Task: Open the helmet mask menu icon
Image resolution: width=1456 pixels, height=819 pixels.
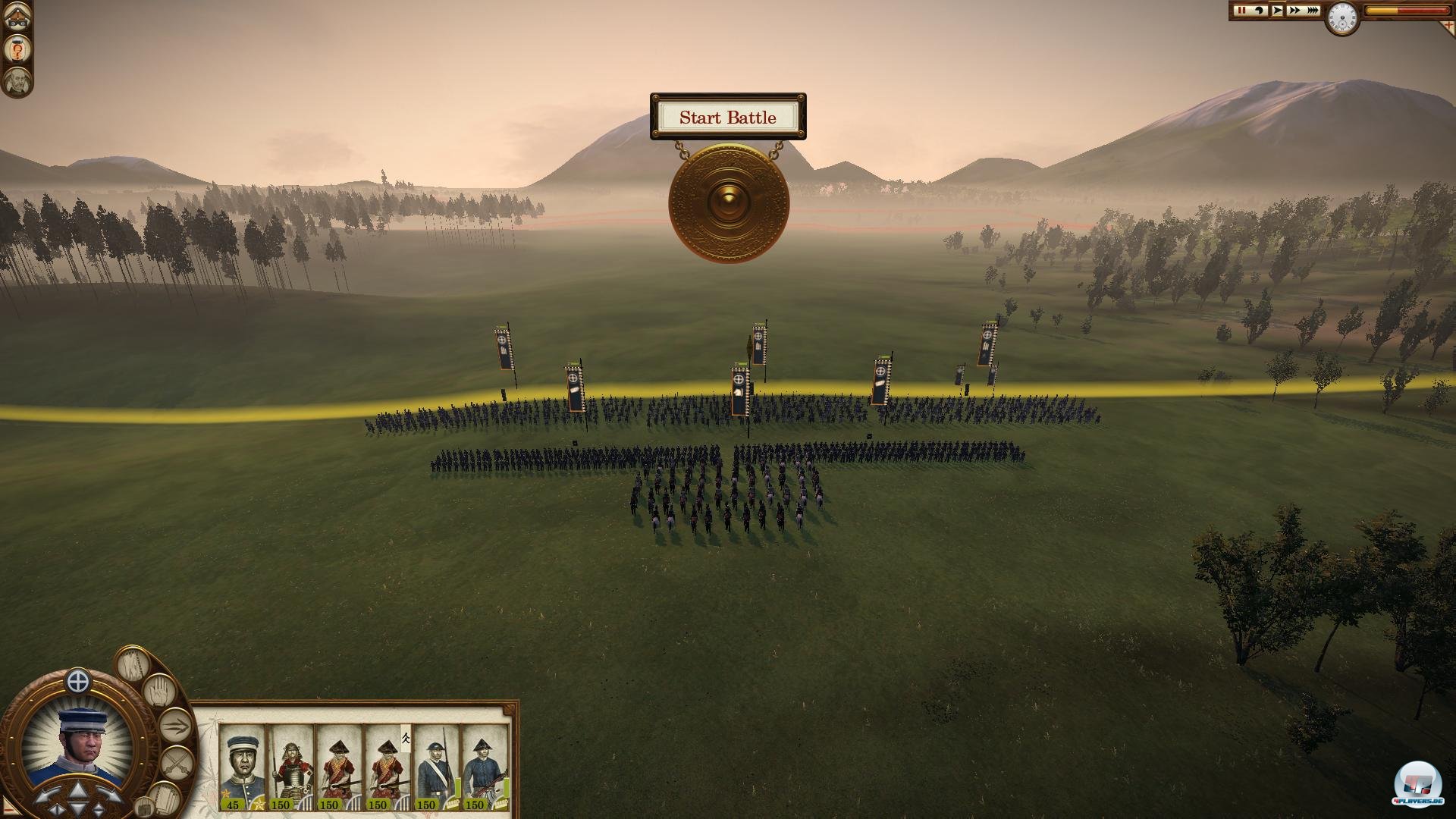Action: 17,18
